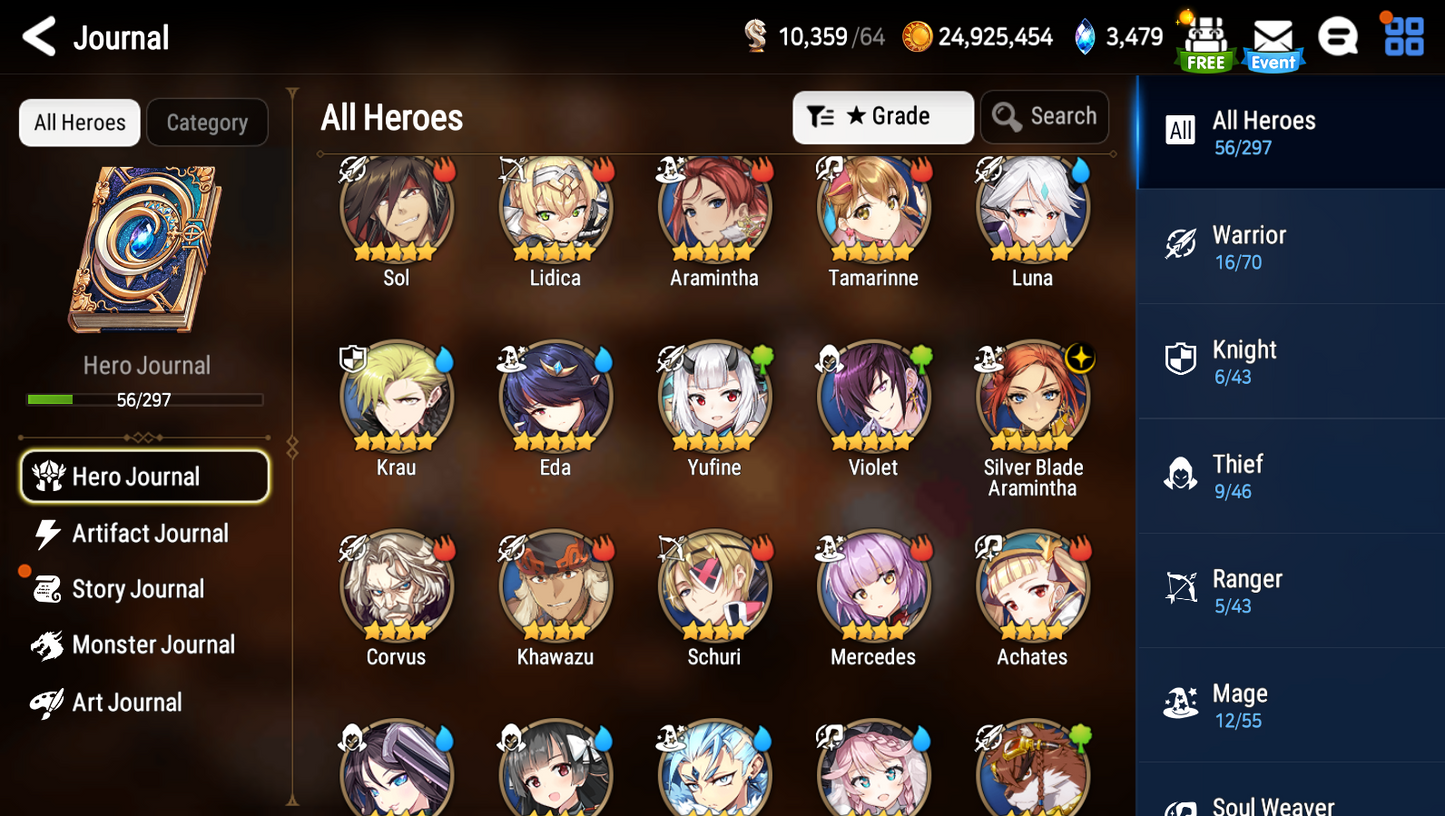The height and width of the screenshot is (816, 1445).
Task: Open the Grade sort filter
Action: click(x=882, y=117)
